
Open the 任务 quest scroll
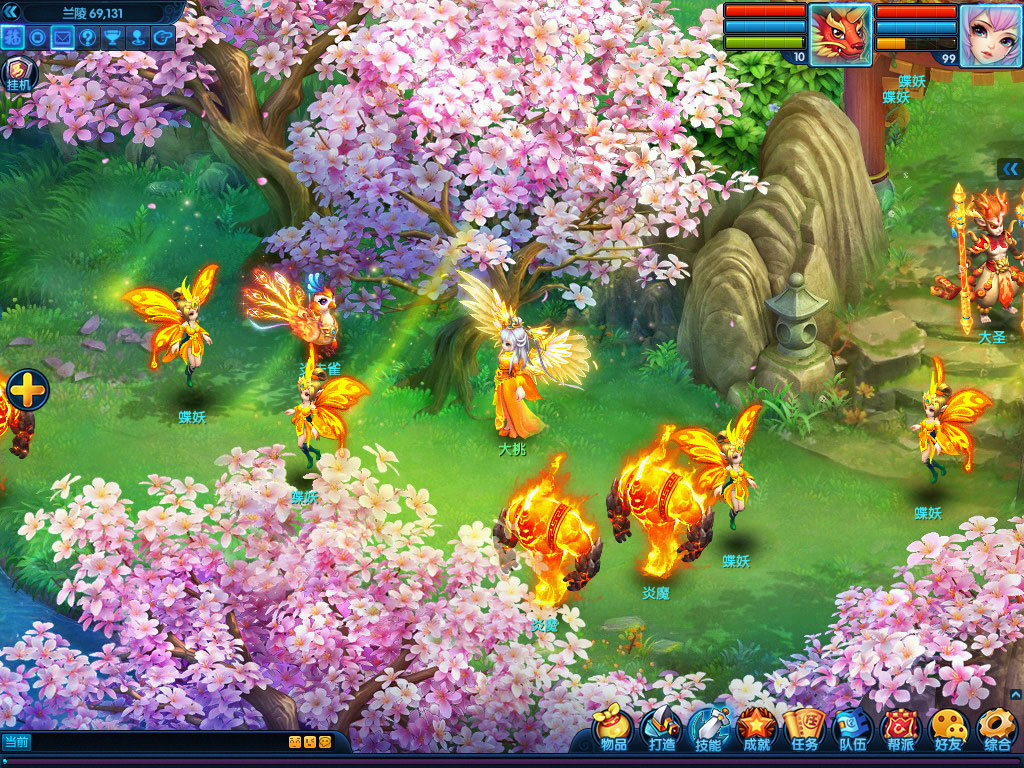coord(805,729)
